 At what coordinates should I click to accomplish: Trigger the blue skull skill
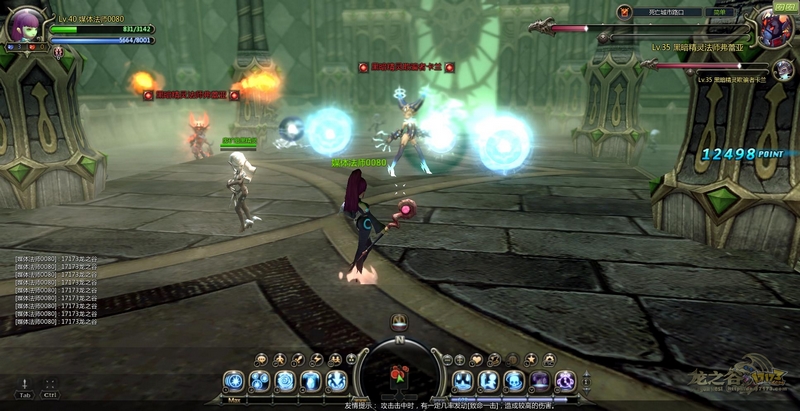pos(514,381)
